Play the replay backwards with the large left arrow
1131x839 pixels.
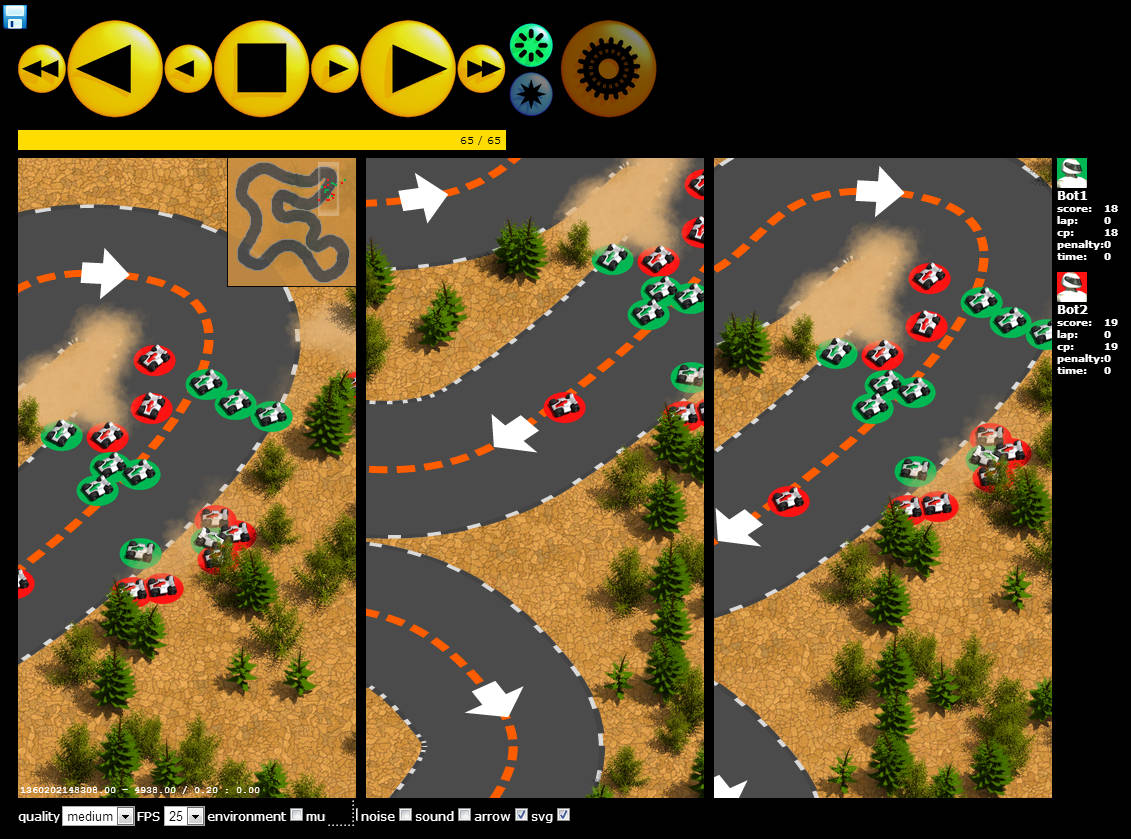pyautogui.click(x=114, y=69)
